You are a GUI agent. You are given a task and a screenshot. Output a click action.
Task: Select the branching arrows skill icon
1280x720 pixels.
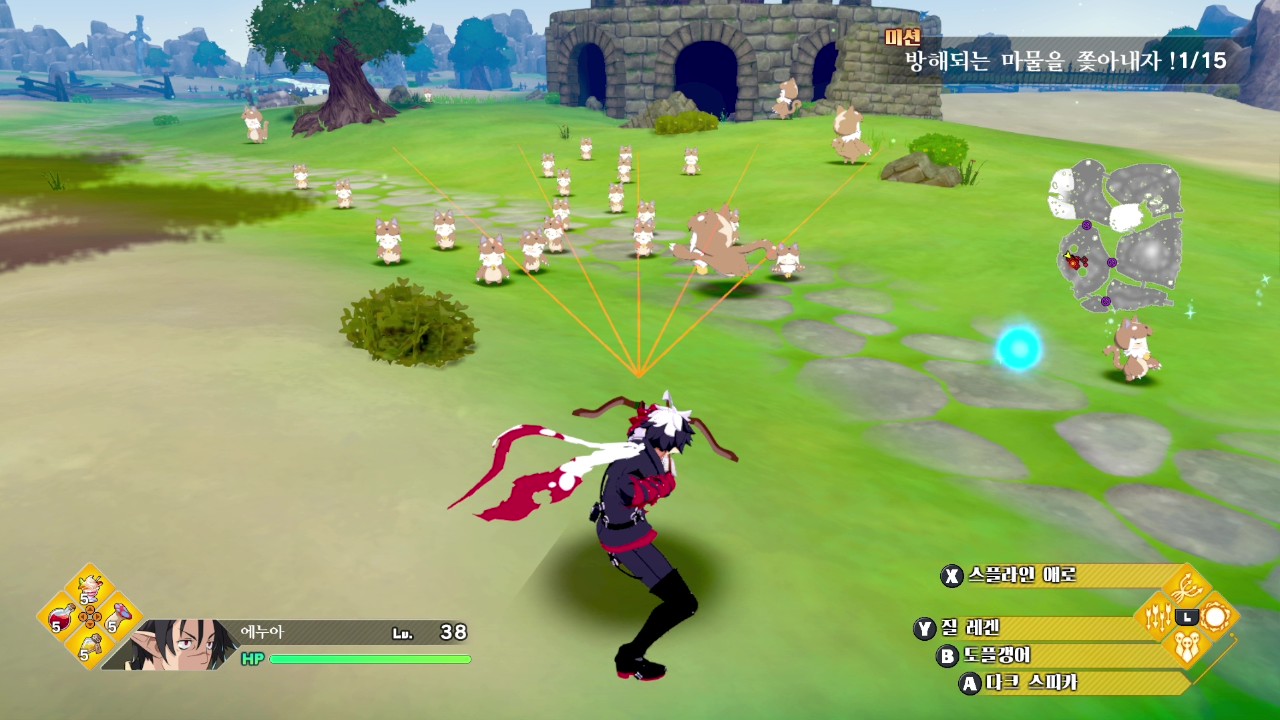[1187, 586]
